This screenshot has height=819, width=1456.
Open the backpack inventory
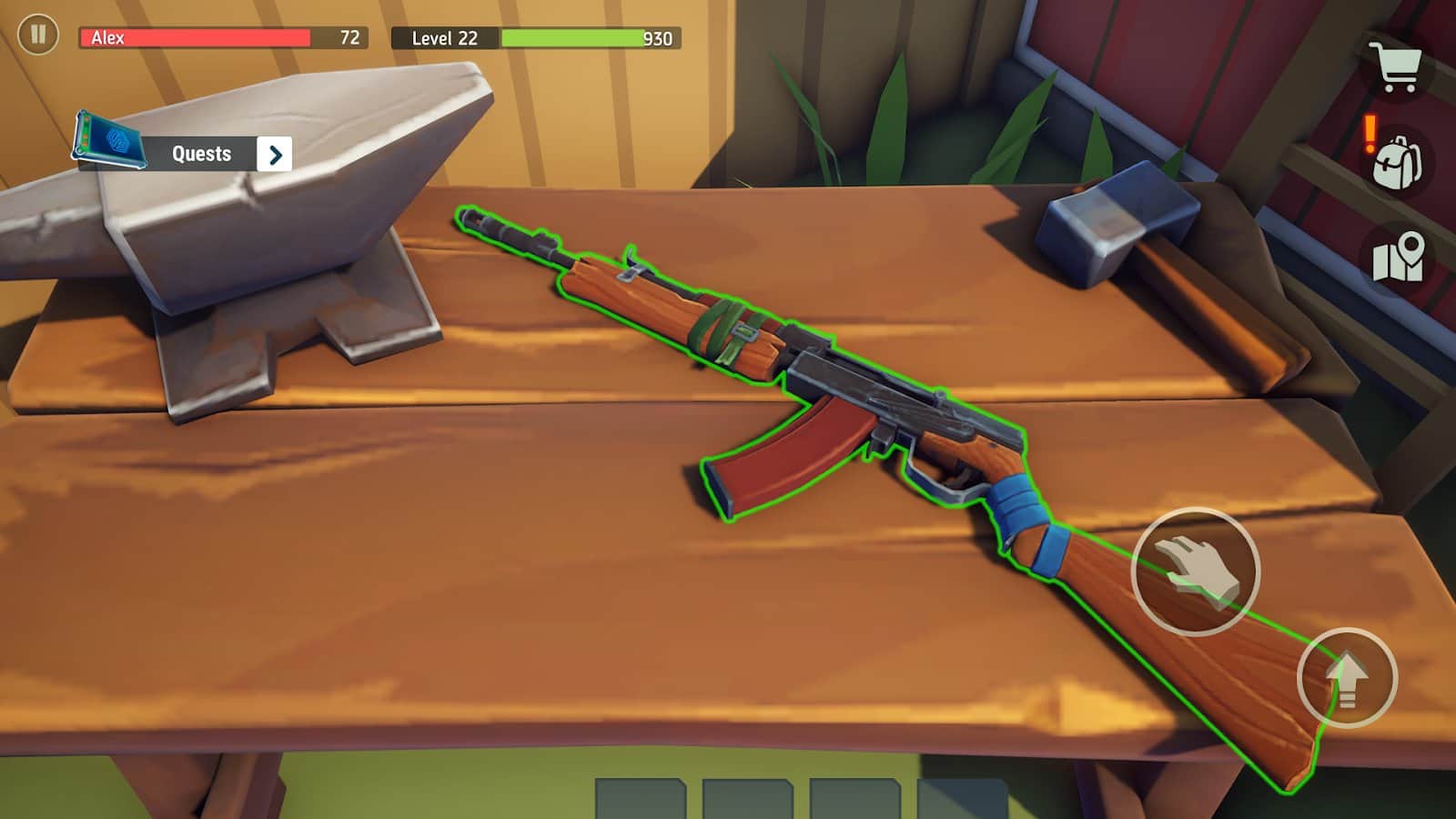[x=1398, y=163]
